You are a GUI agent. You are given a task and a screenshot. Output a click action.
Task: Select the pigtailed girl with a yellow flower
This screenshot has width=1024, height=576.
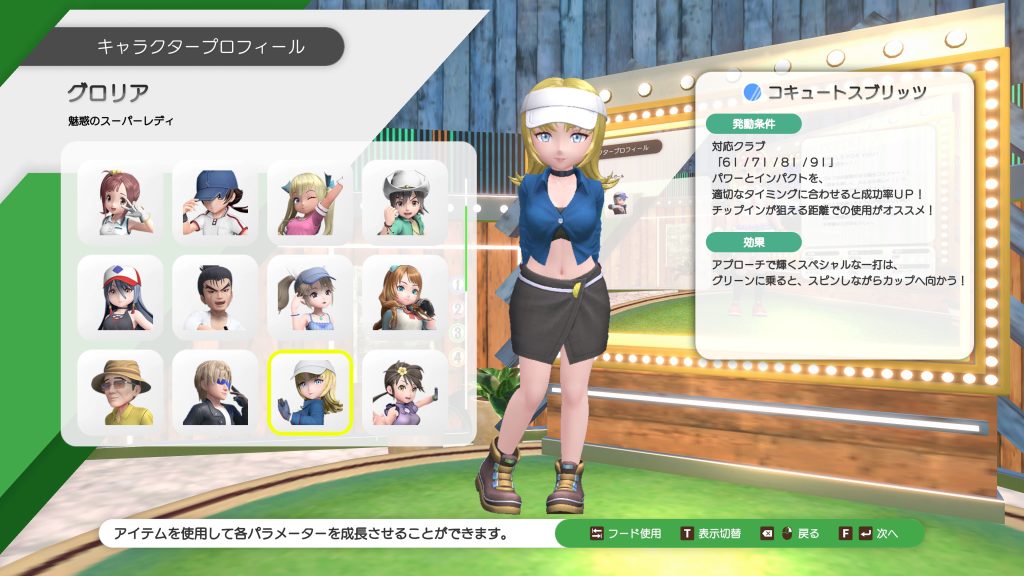(x=404, y=392)
